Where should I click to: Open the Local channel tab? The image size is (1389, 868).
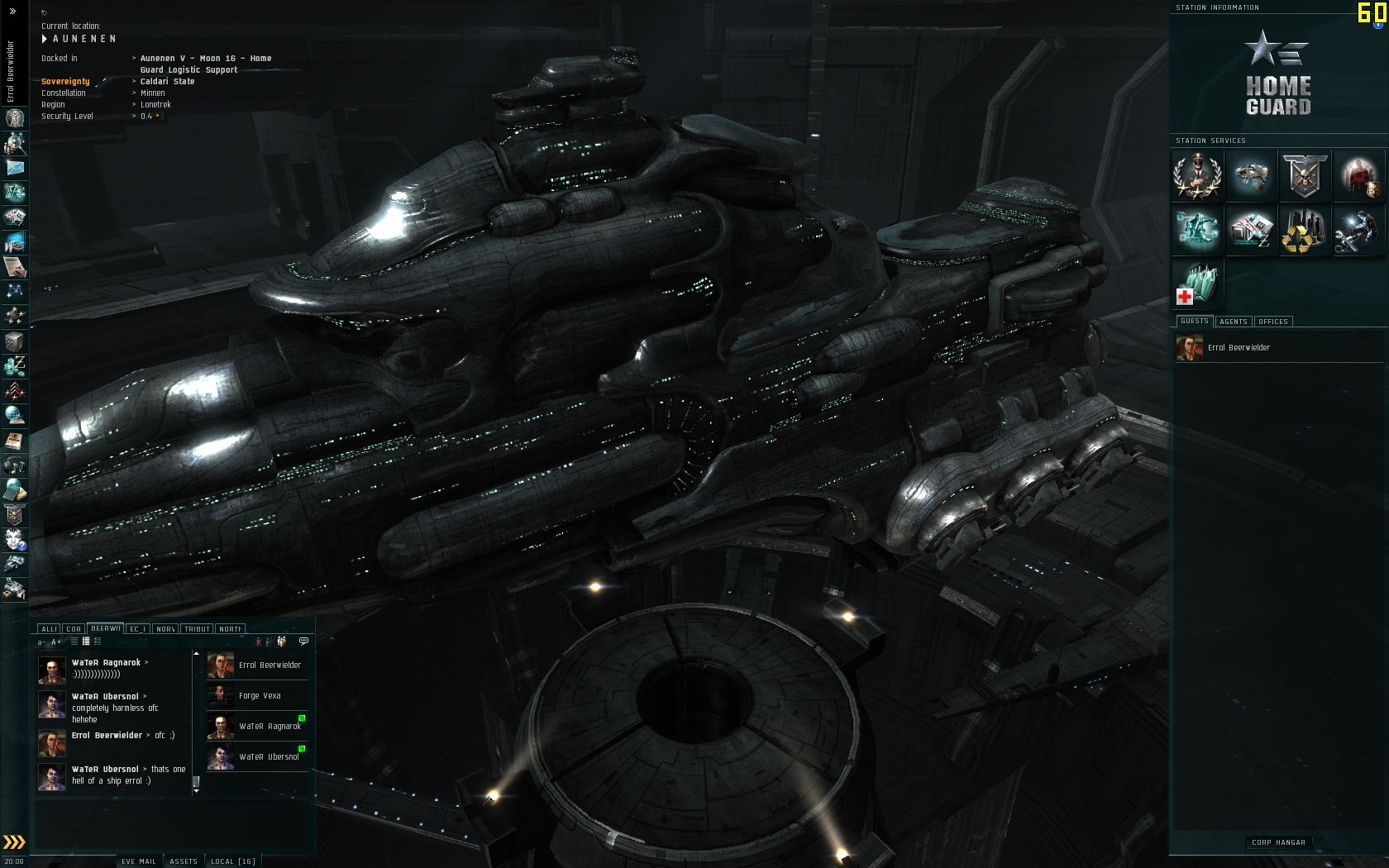pyautogui.click(x=232, y=861)
